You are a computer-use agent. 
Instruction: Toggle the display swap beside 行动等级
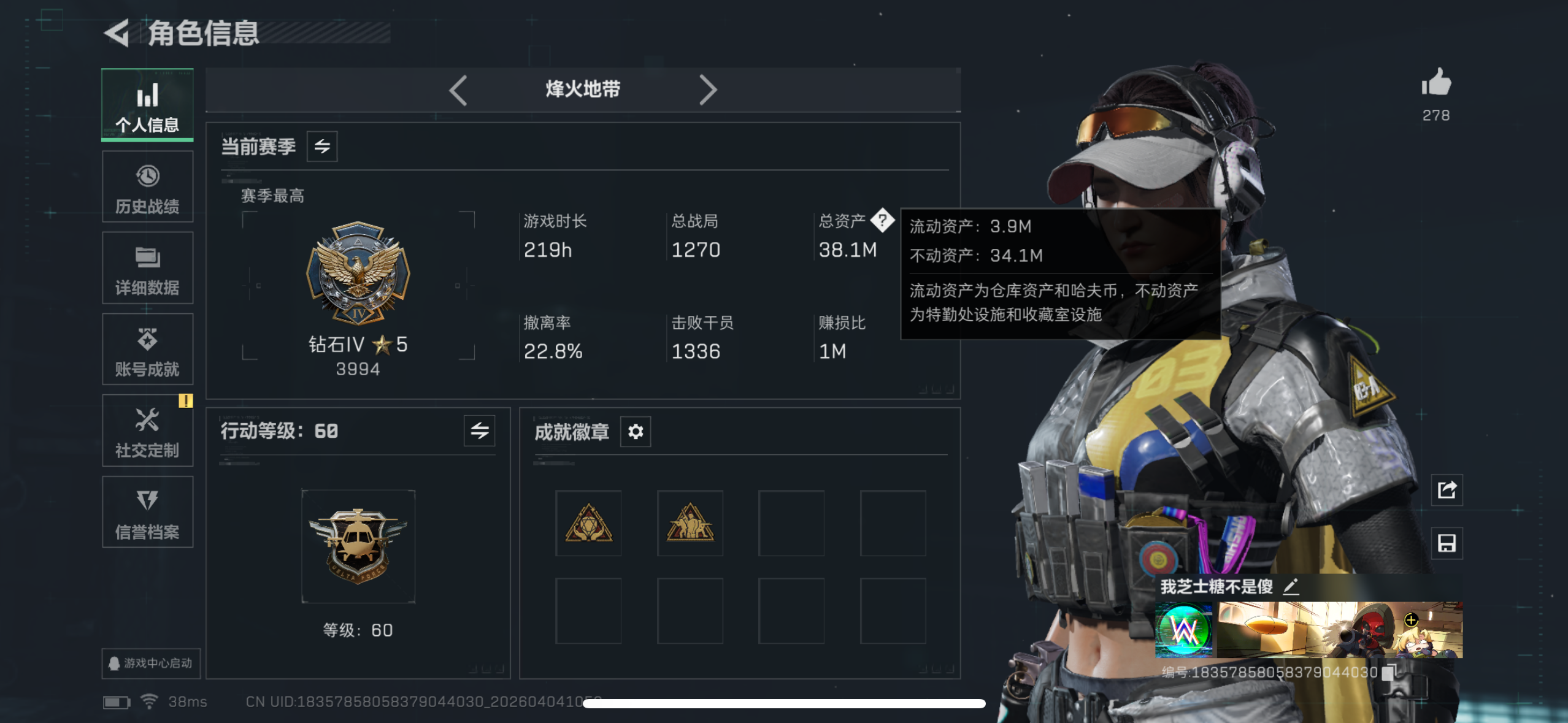click(x=479, y=431)
